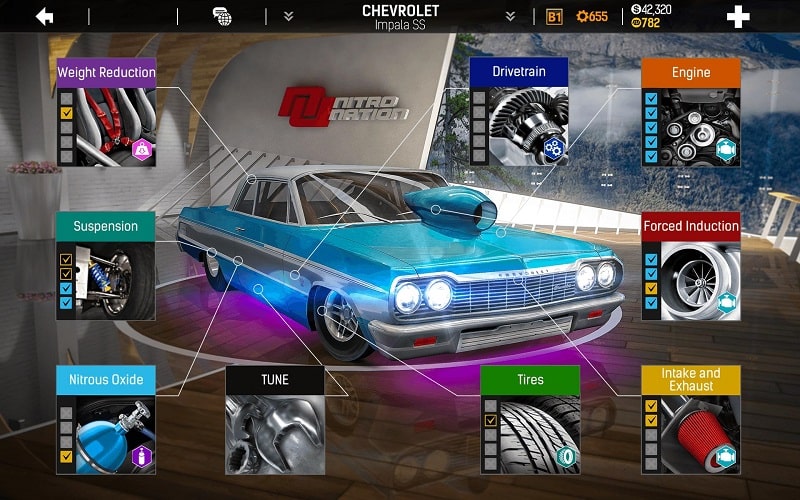Image resolution: width=800 pixels, height=500 pixels.
Task: Select the Intake and Exhaust tile
Action: pos(690,419)
